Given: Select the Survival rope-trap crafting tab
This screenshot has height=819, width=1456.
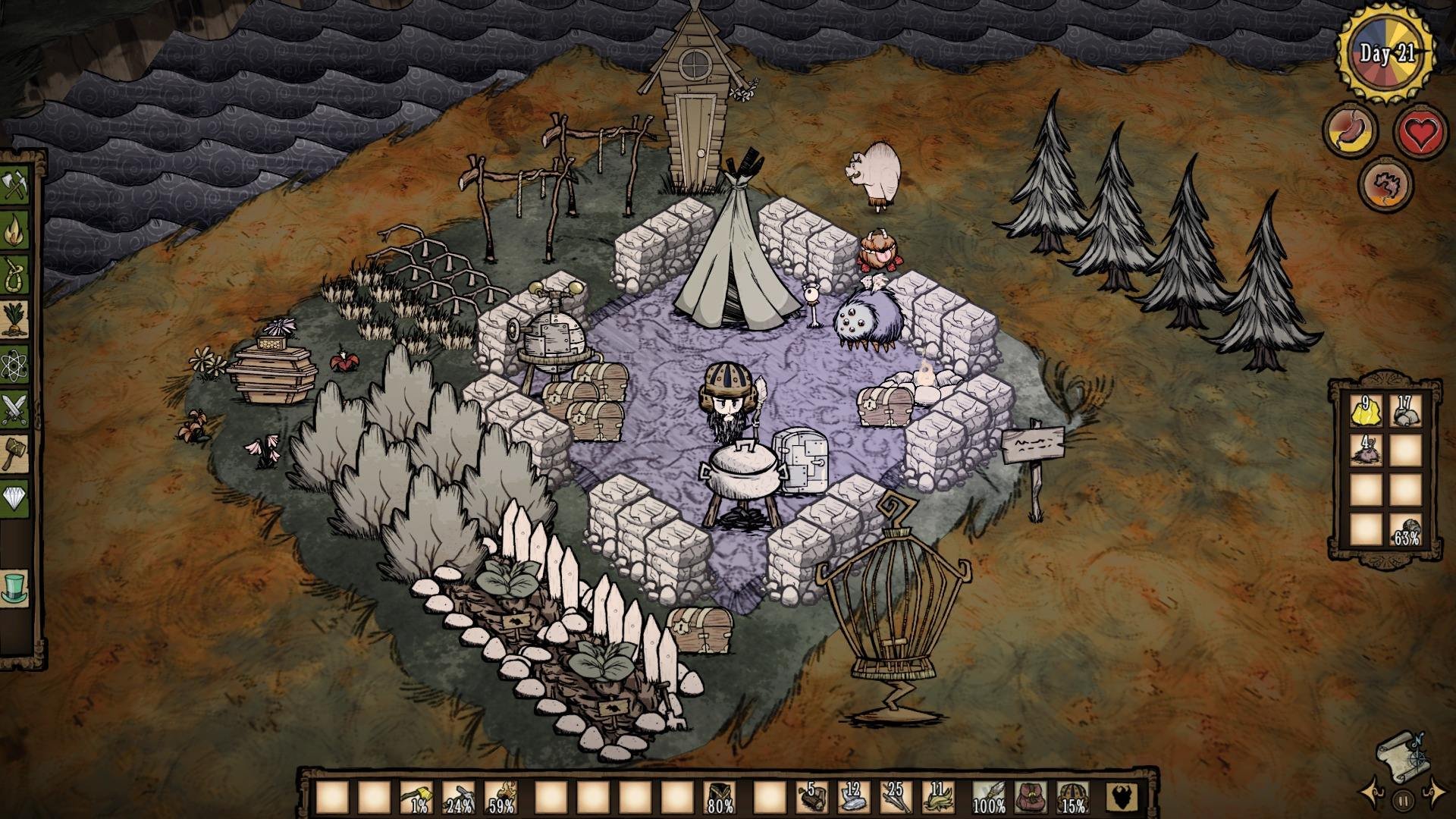Looking at the screenshot, I should pyautogui.click(x=14, y=275).
